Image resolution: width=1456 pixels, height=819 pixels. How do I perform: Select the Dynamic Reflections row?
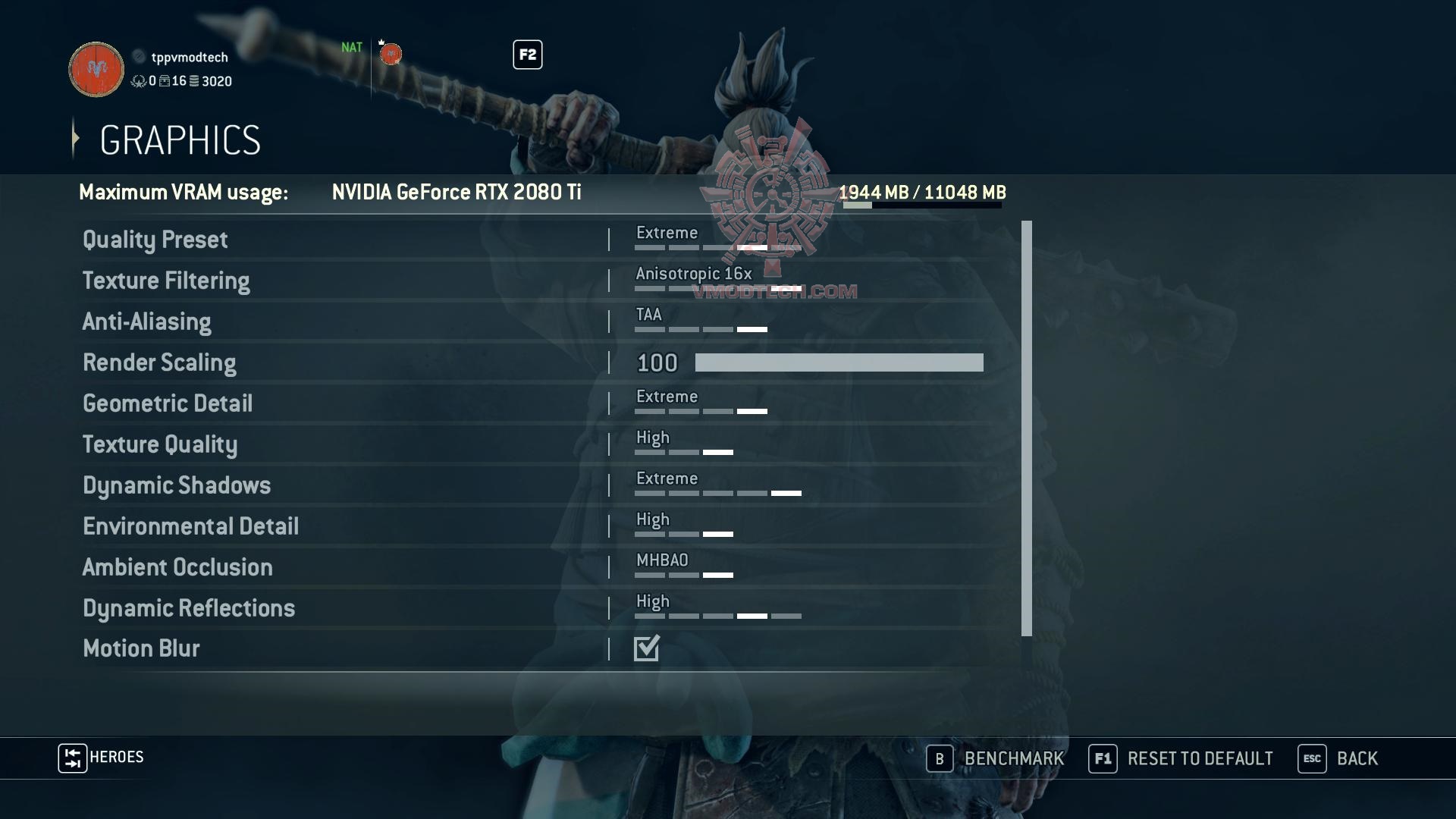pos(189,608)
